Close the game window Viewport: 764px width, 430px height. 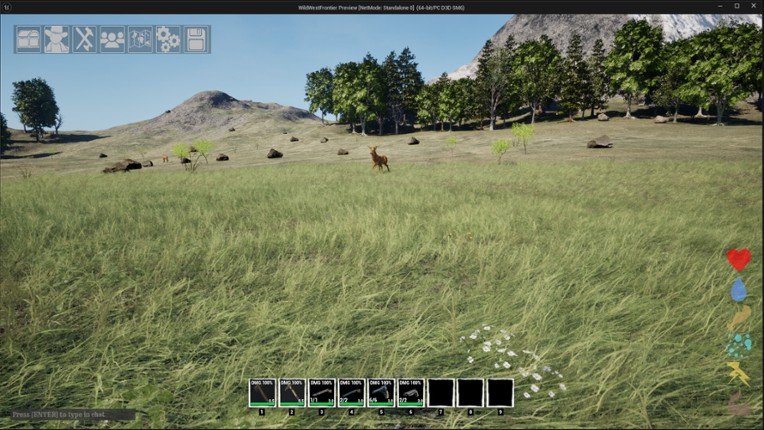pos(753,6)
